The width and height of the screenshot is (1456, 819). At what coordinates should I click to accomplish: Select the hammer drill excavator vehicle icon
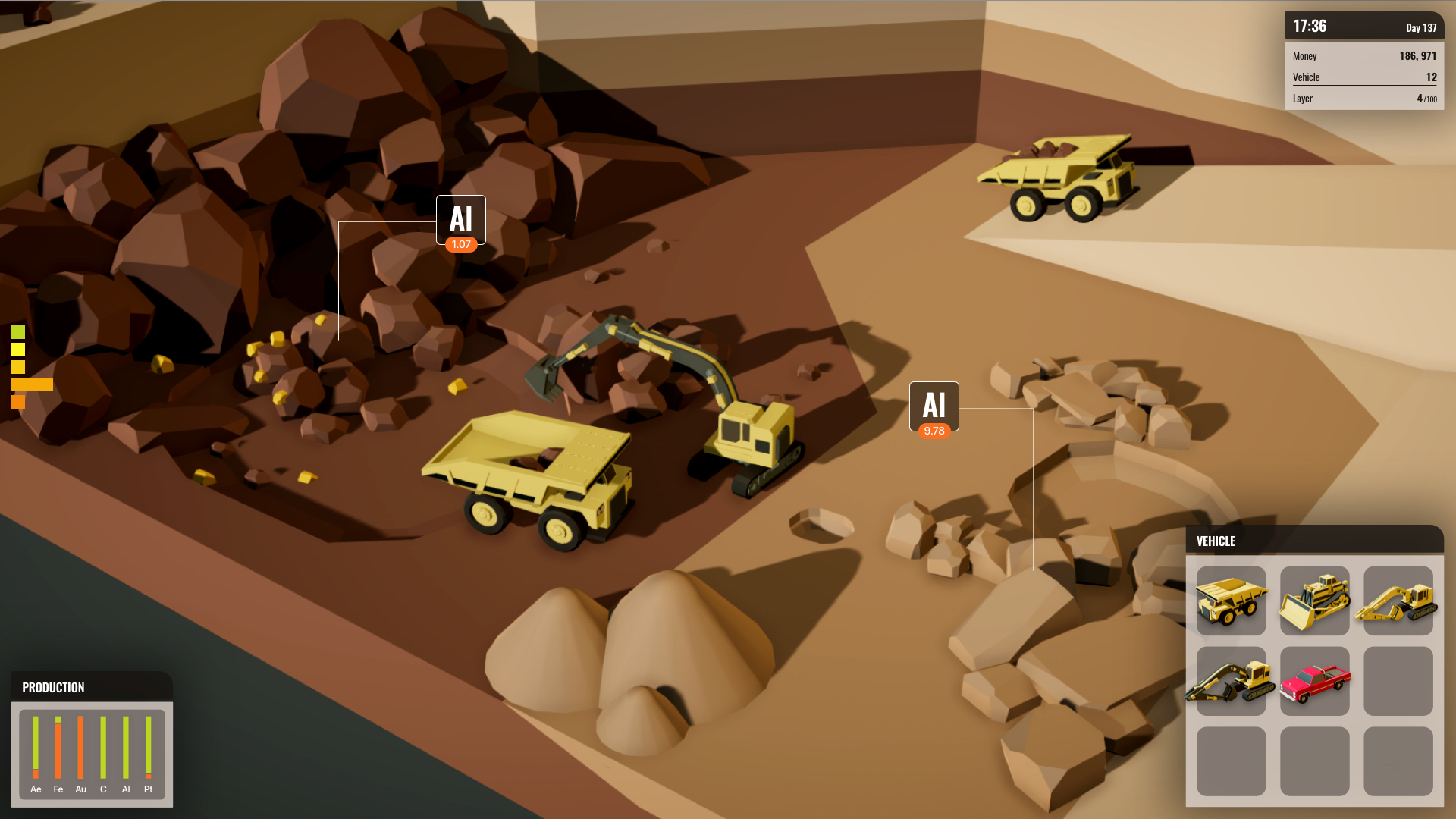[1232, 681]
